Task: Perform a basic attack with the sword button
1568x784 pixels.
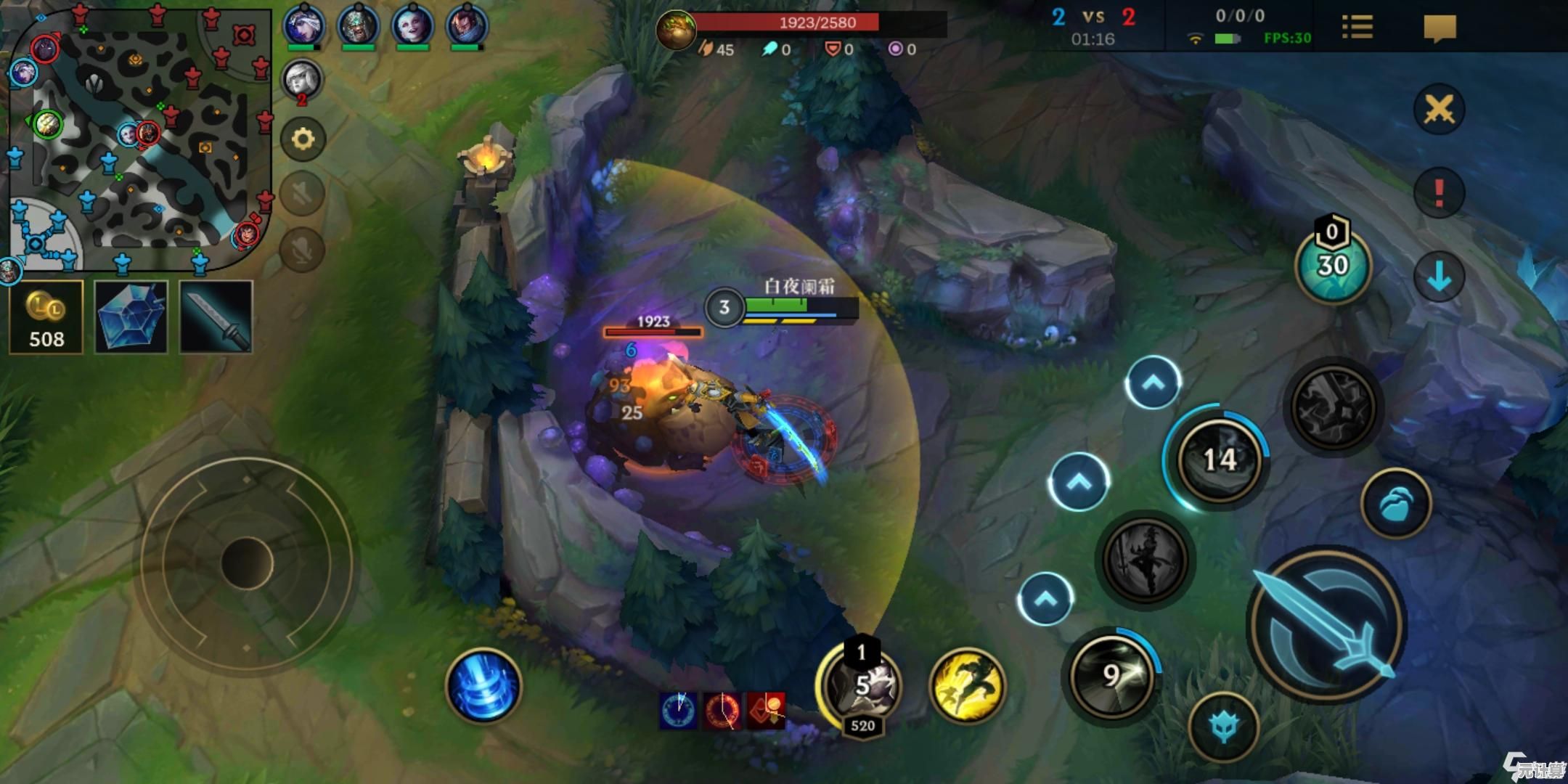Action: coord(1326,626)
